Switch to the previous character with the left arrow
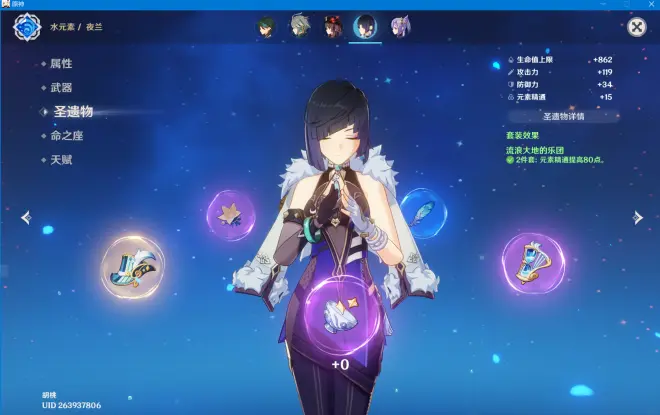Viewport: 660px width, 415px height. tap(25, 217)
